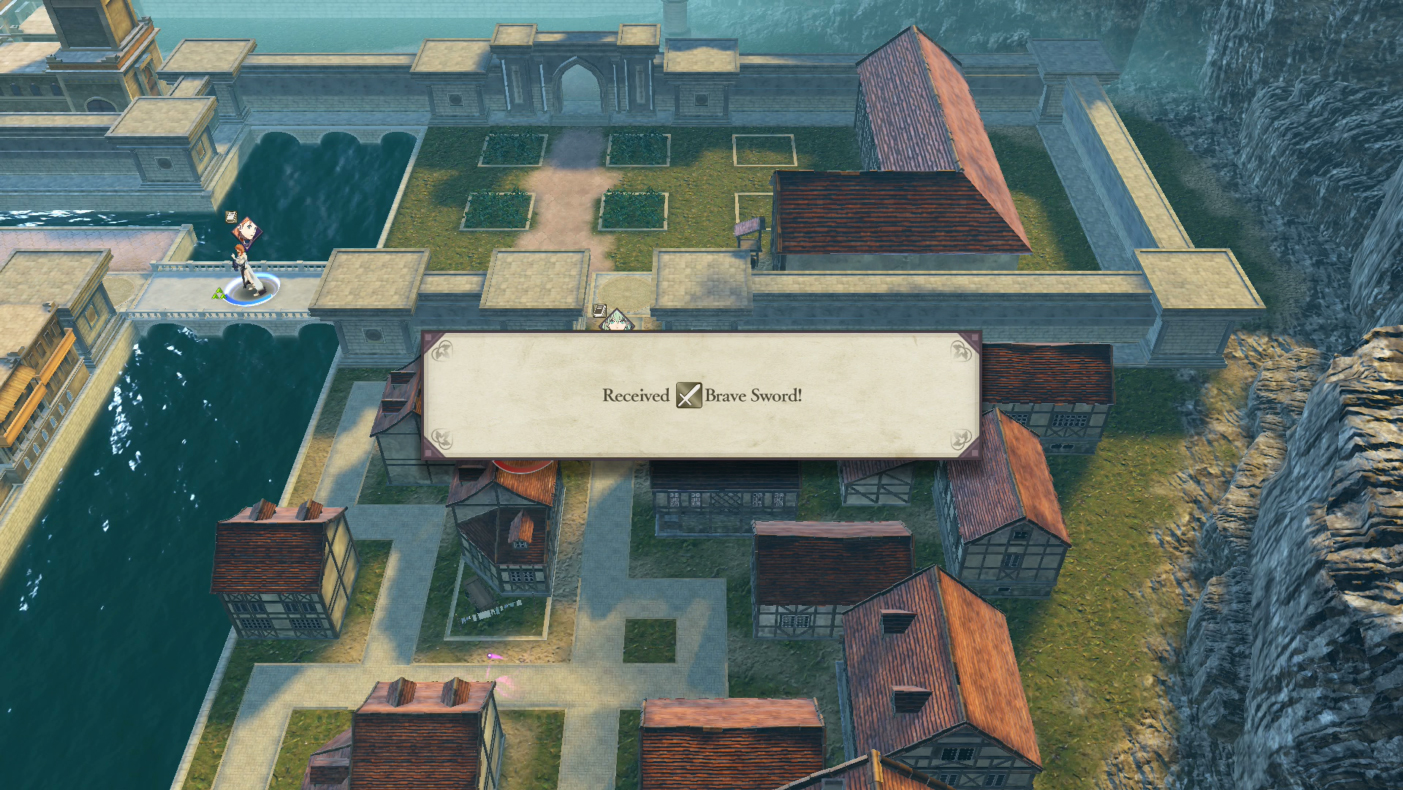Click the green arrow markers beside the player
This screenshot has width=1403, height=790.
pyautogui.click(x=220, y=293)
